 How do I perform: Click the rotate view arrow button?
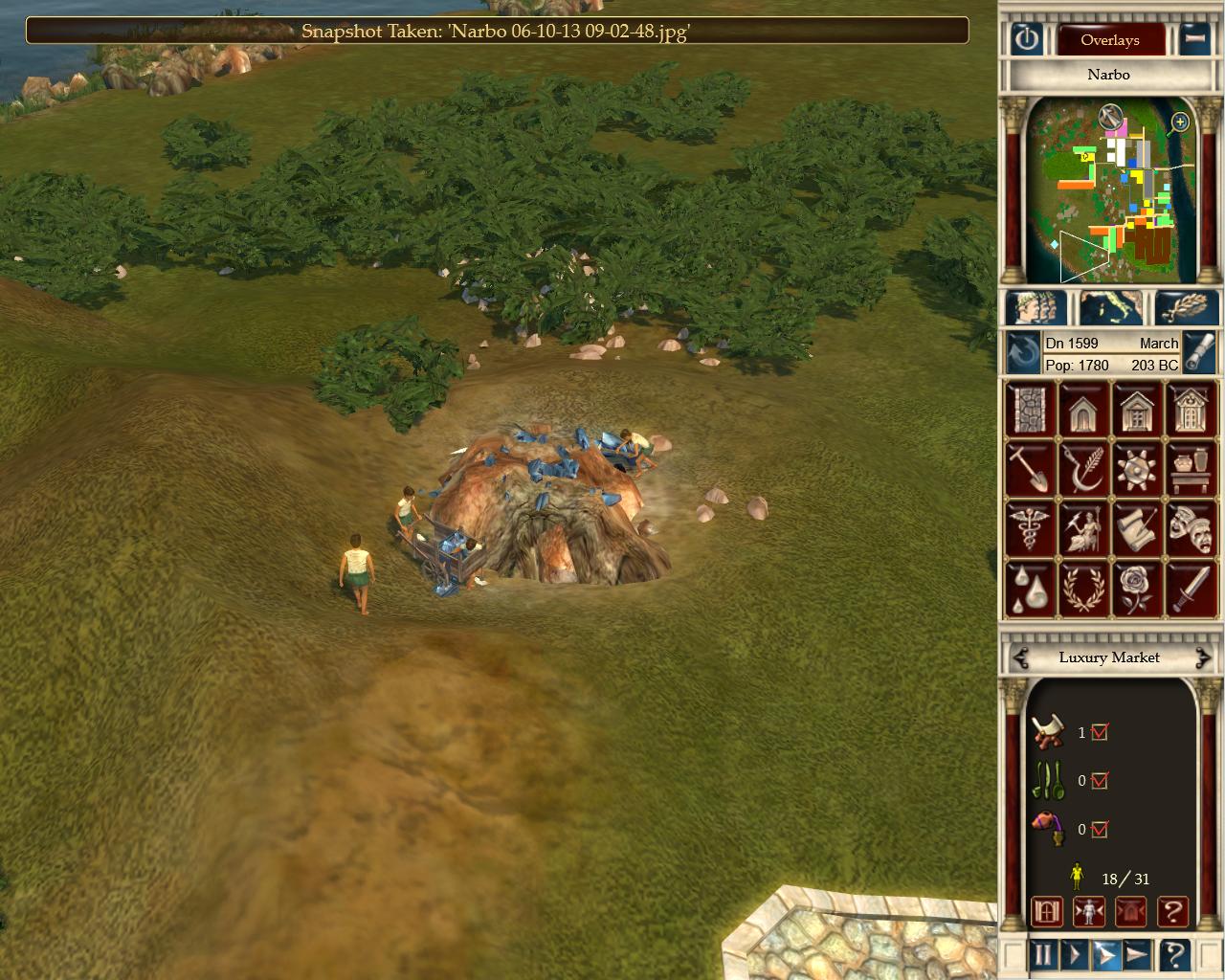pyautogui.click(x=1023, y=354)
